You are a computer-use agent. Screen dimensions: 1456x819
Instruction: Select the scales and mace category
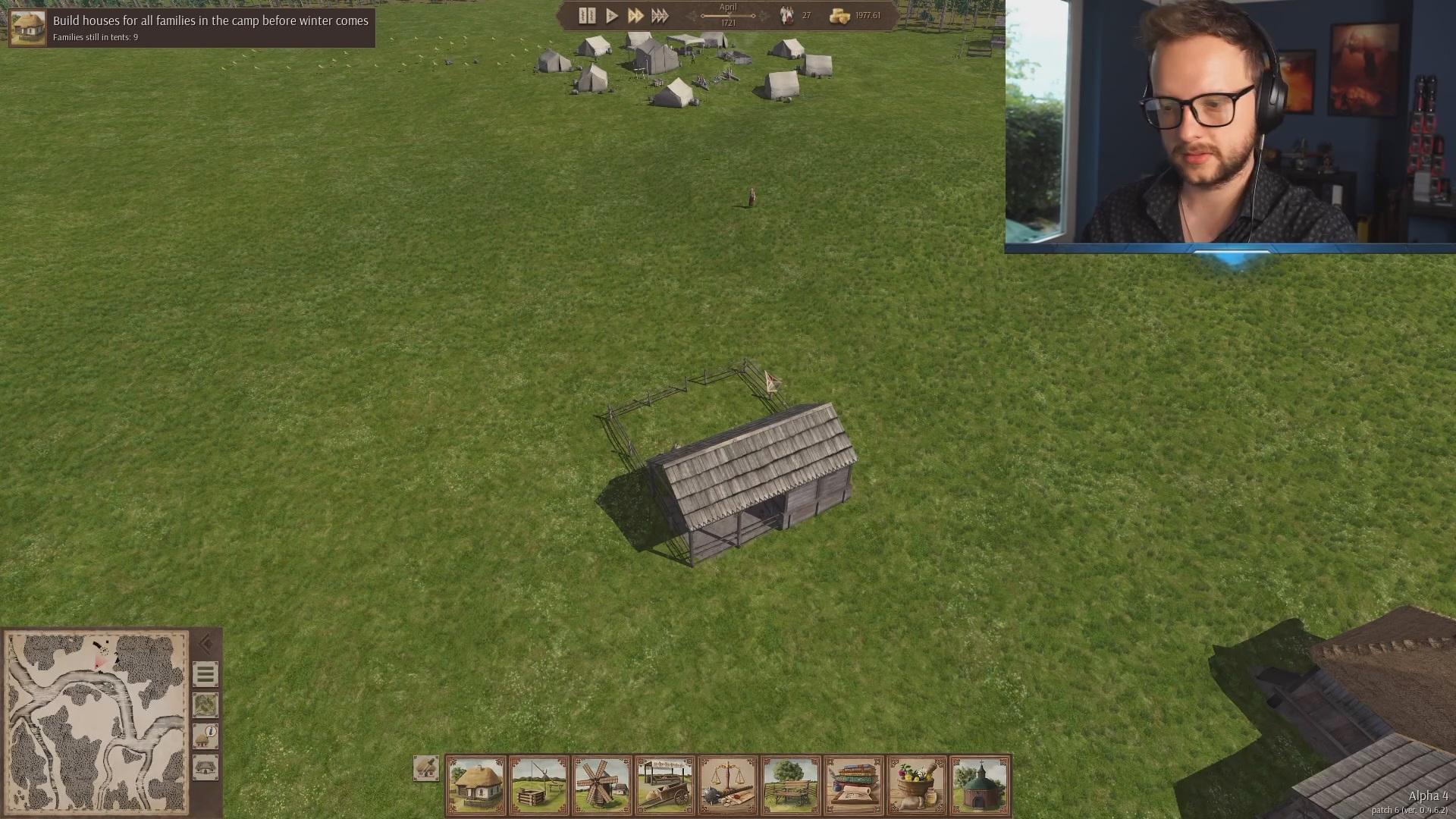[x=728, y=785]
